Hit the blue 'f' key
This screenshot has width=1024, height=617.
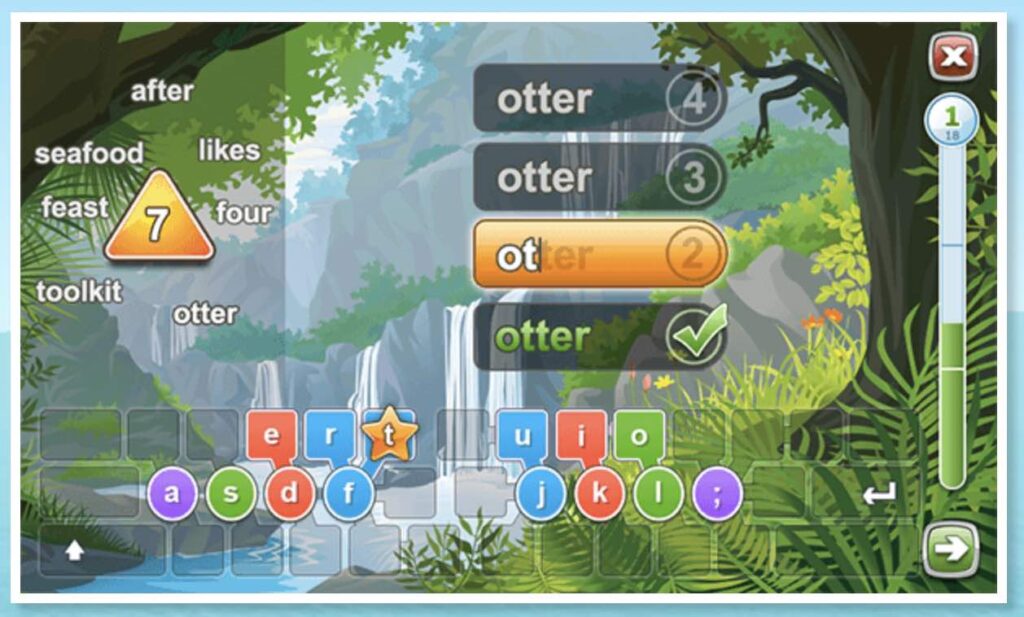pos(349,494)
